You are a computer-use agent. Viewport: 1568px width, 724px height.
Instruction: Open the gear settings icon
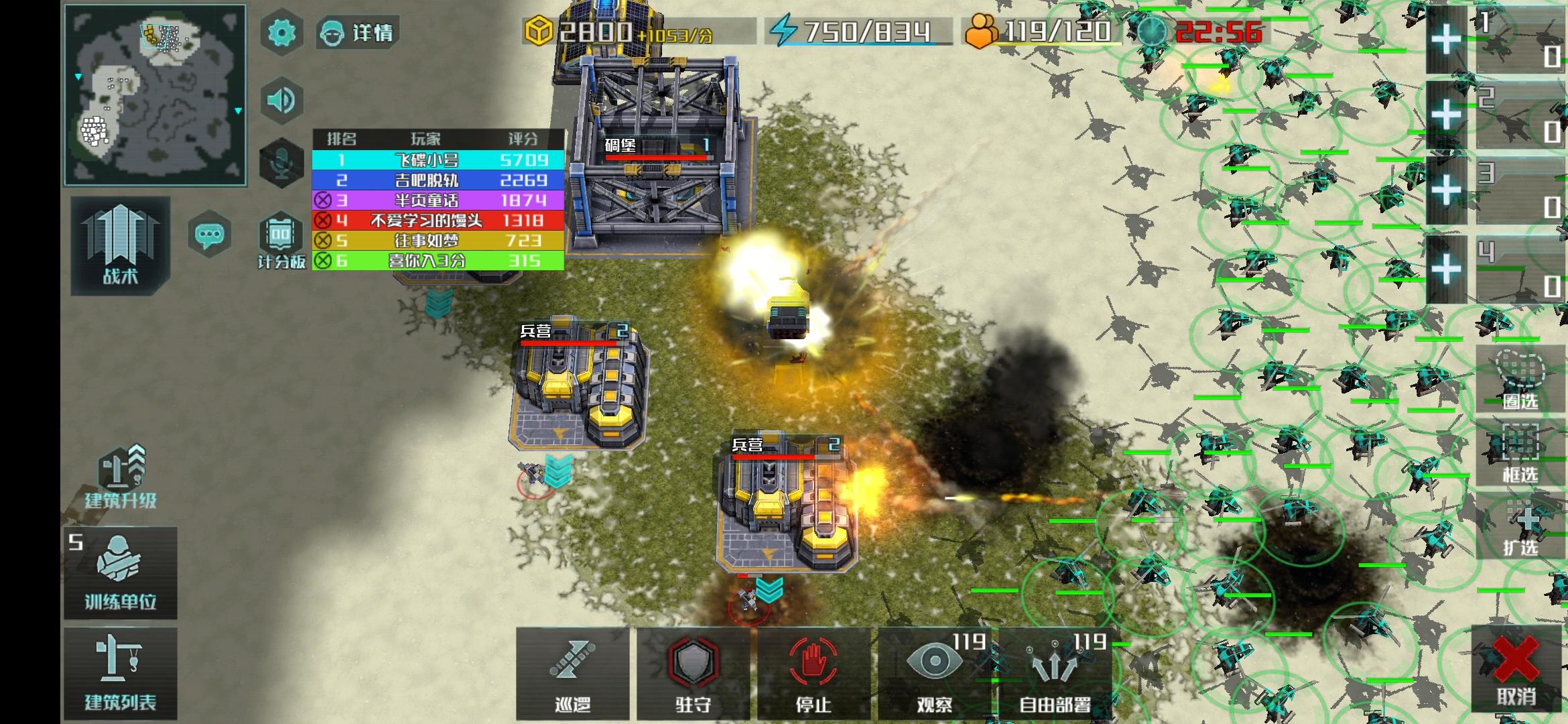[281, 33]
